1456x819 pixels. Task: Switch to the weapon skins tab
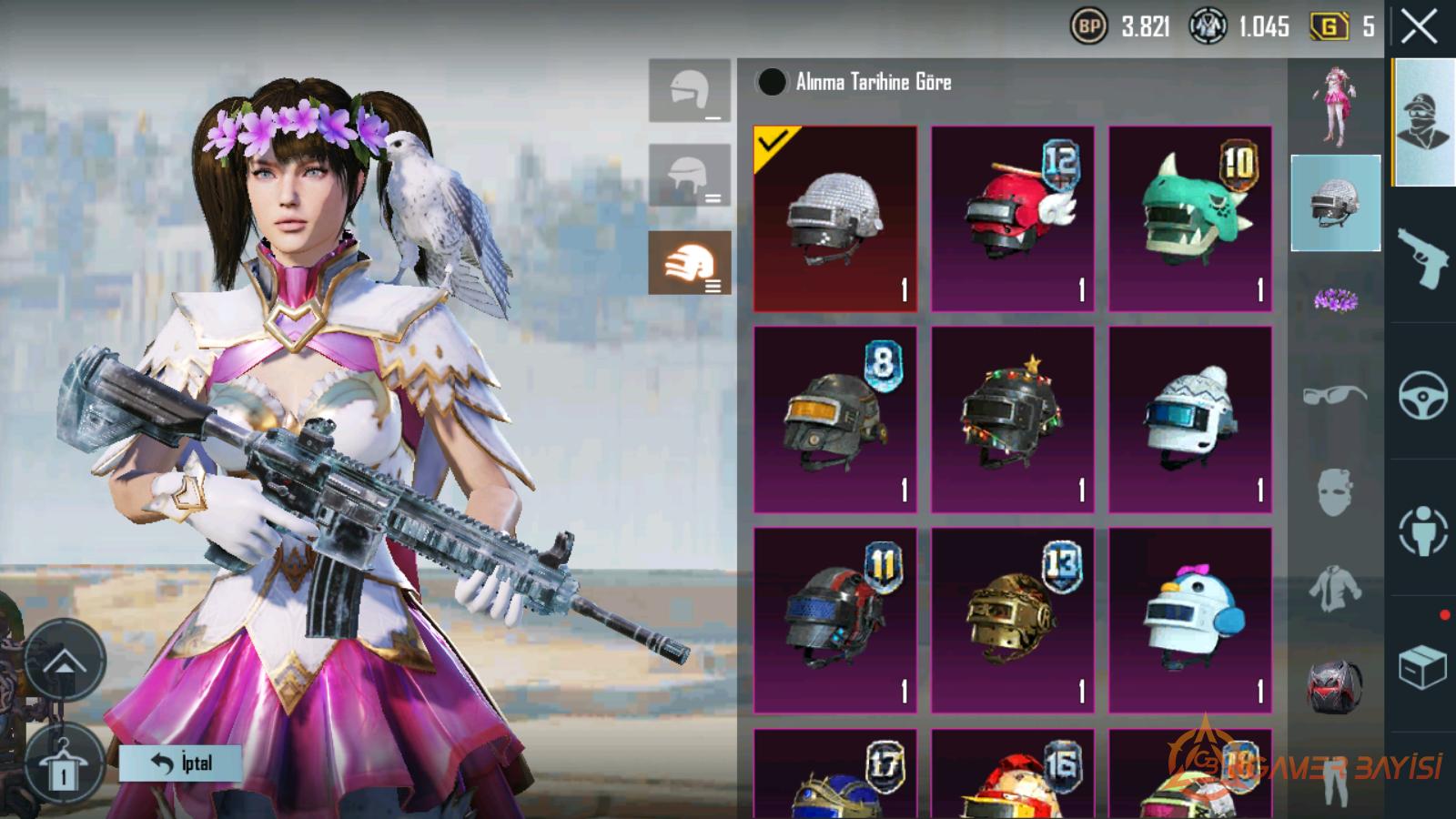pos(1422,258)
